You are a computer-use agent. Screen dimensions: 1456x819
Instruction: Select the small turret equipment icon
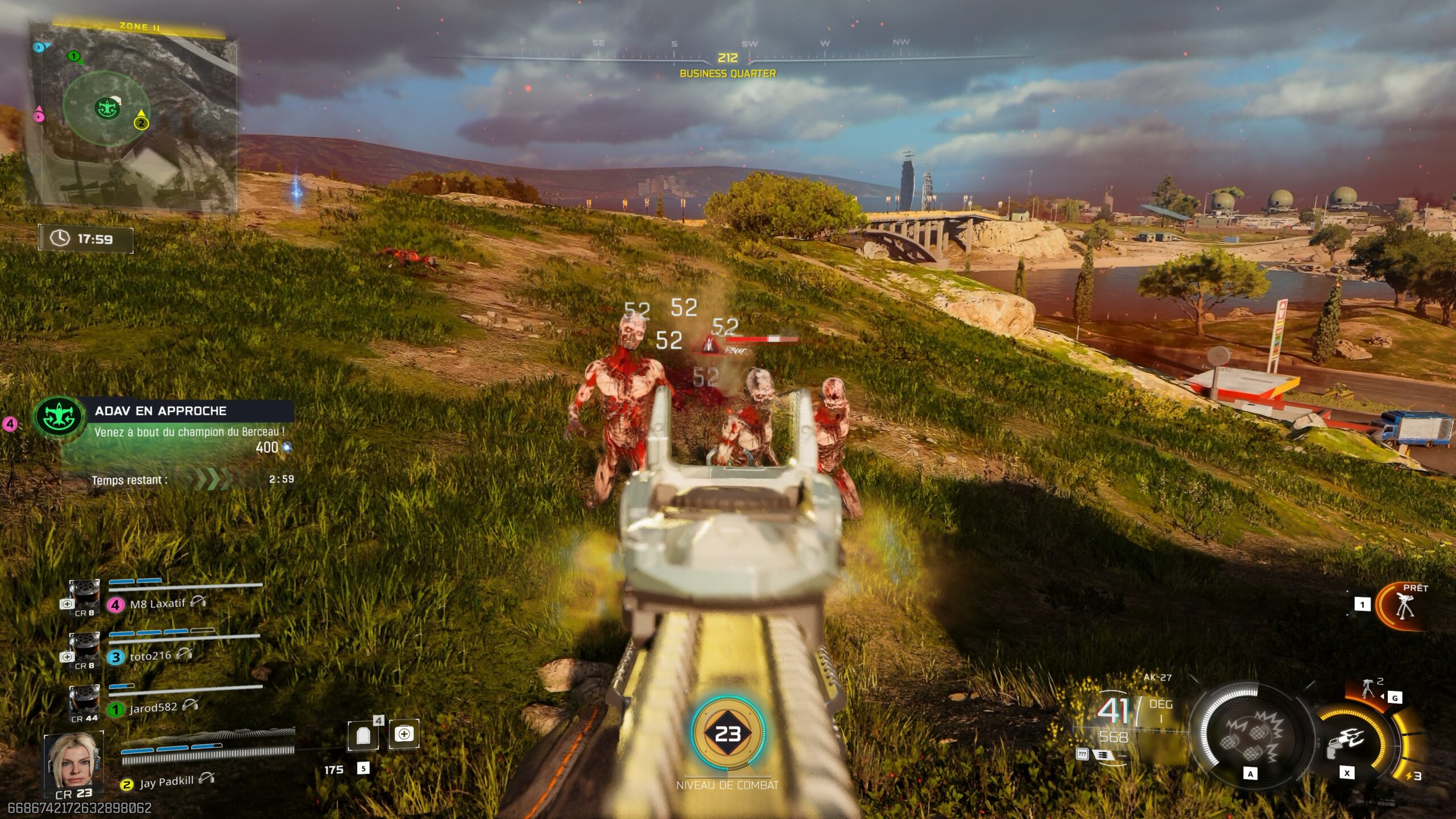tap(1368, 688)
